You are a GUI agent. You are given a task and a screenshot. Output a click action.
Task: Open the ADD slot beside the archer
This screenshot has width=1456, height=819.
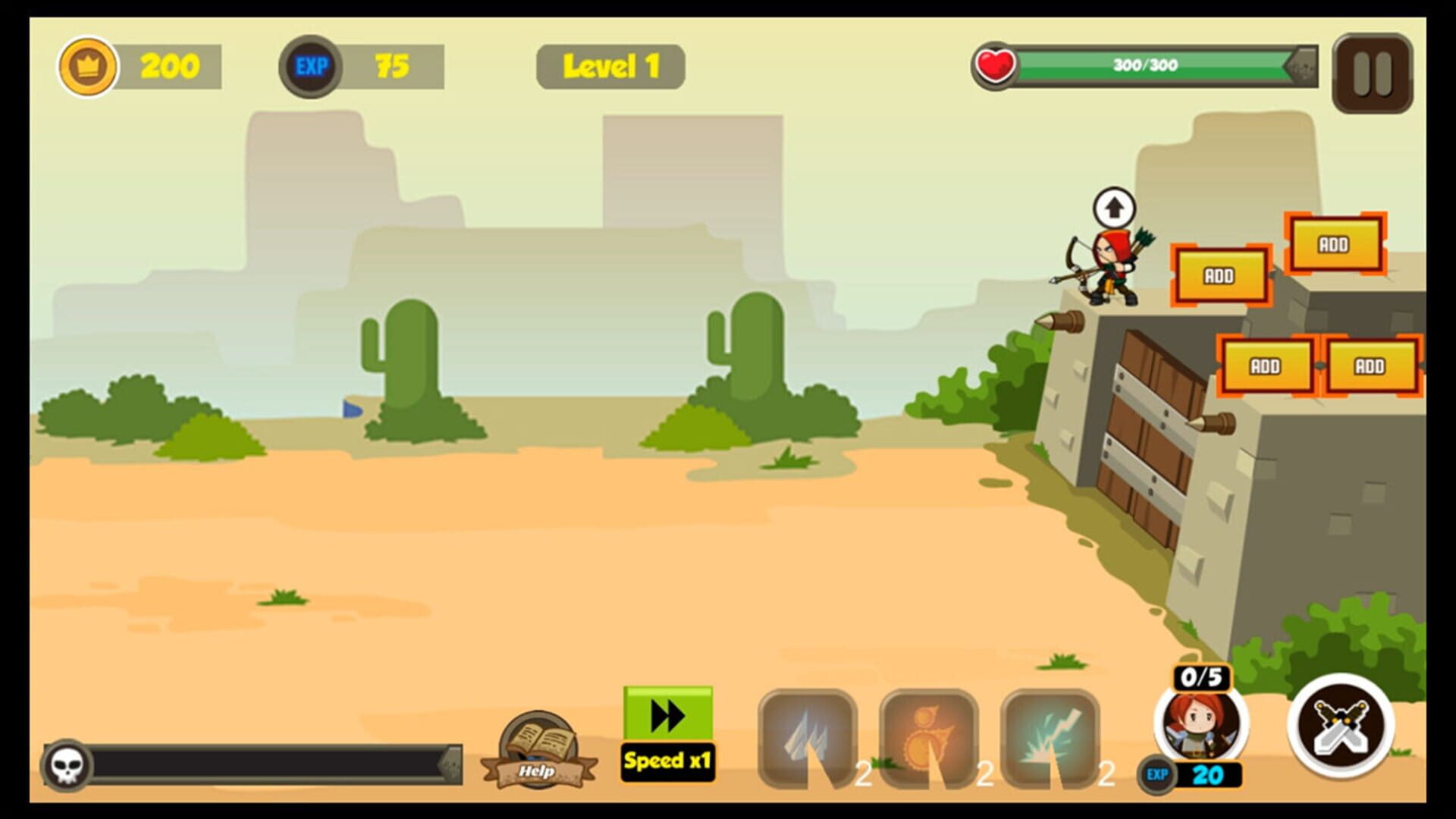(x=1220, y=275)
